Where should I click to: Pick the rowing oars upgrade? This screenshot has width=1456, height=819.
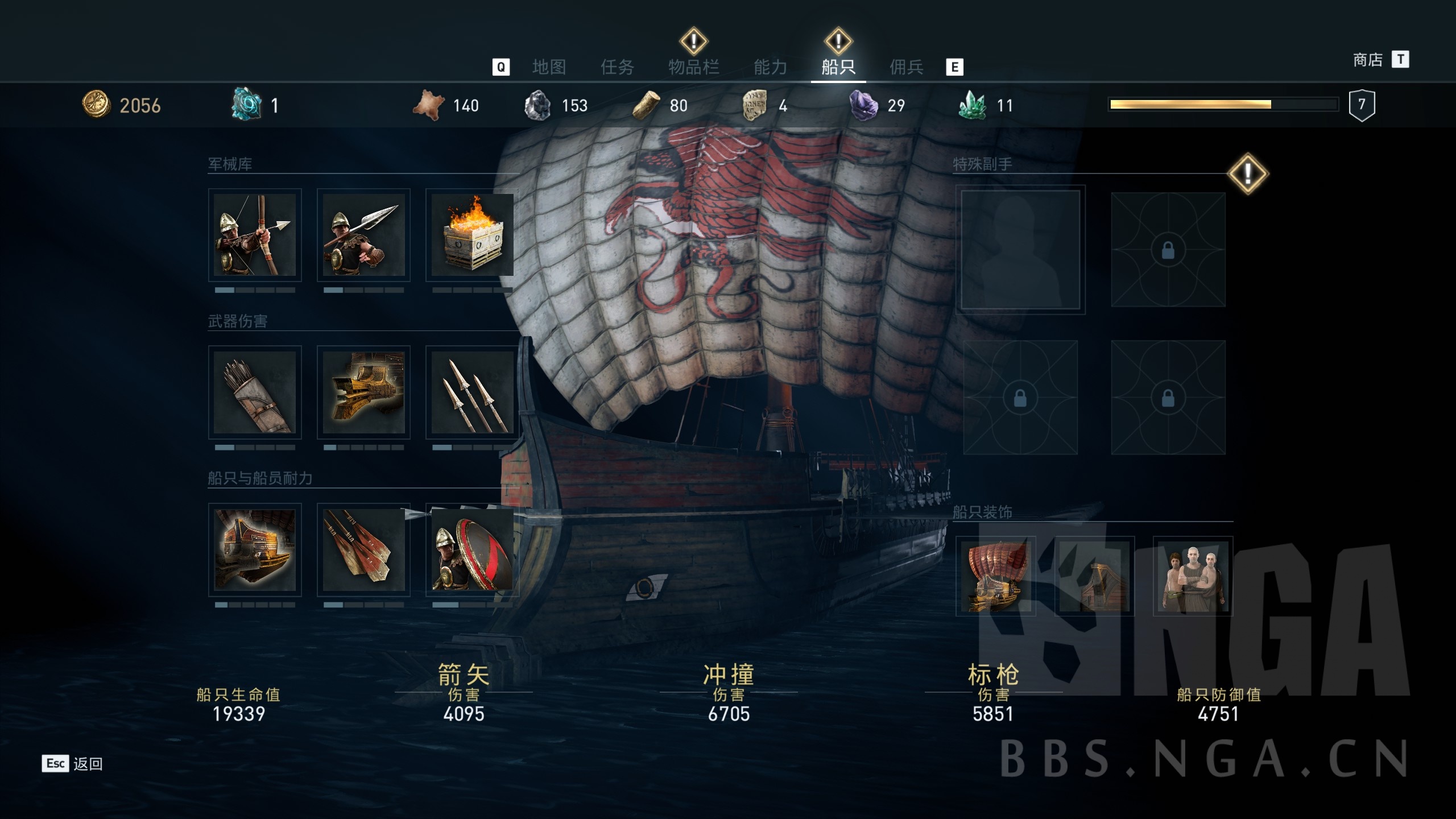(x=363, y=549)
